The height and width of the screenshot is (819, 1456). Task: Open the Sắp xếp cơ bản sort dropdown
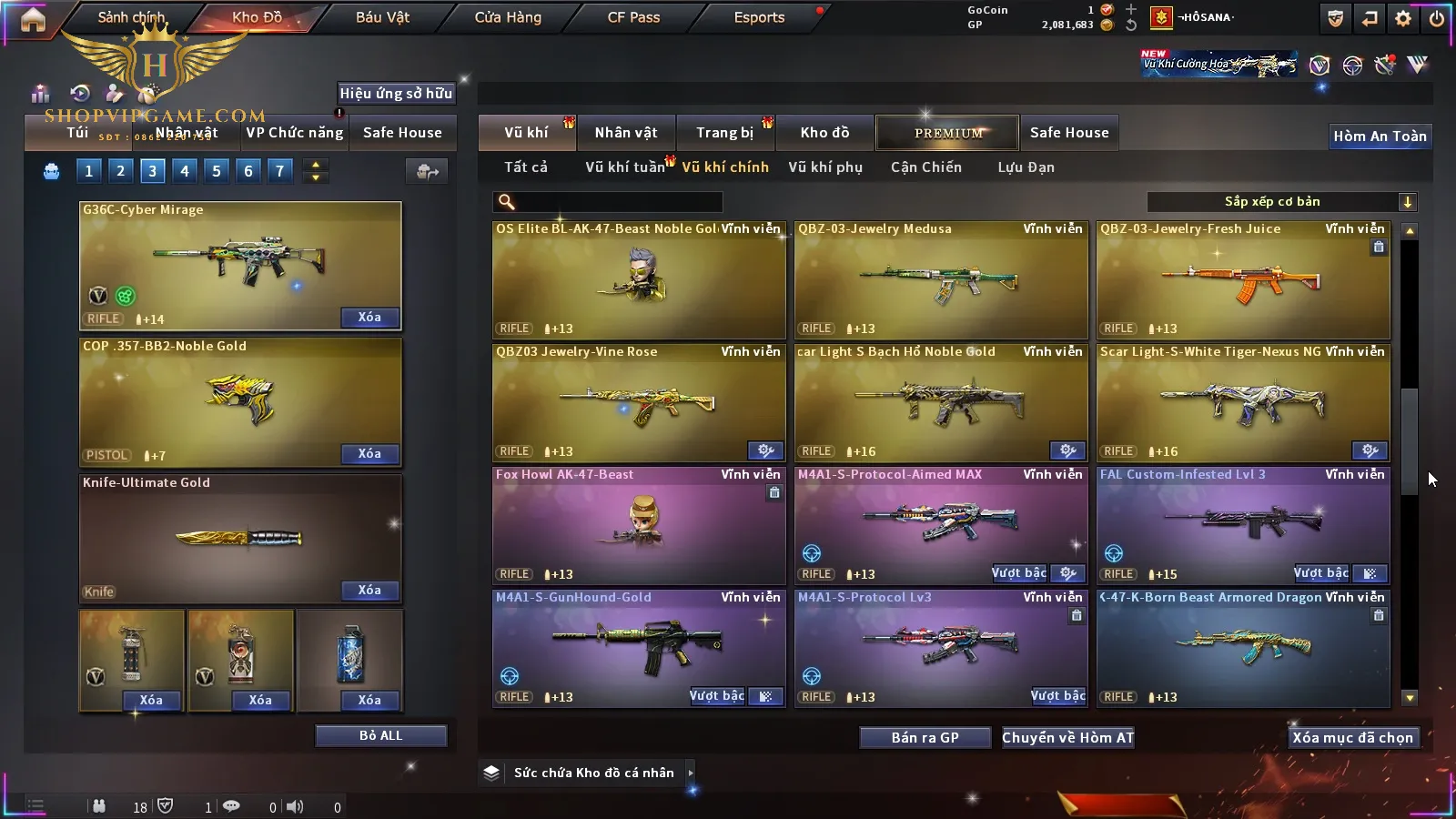(x=1281, y=202)
